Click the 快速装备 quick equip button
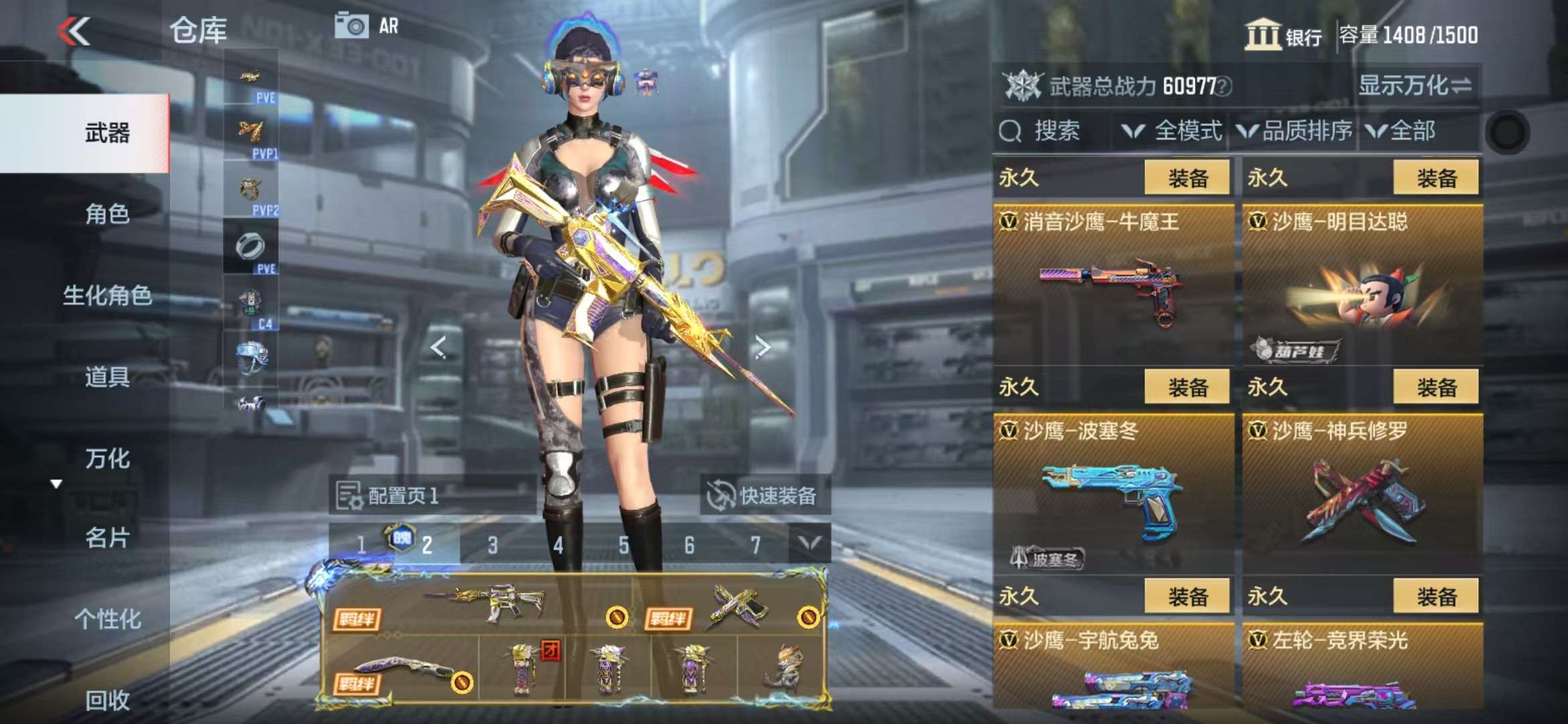The width and height of the screenshot is (1568, 724). [x=765, y=495]
